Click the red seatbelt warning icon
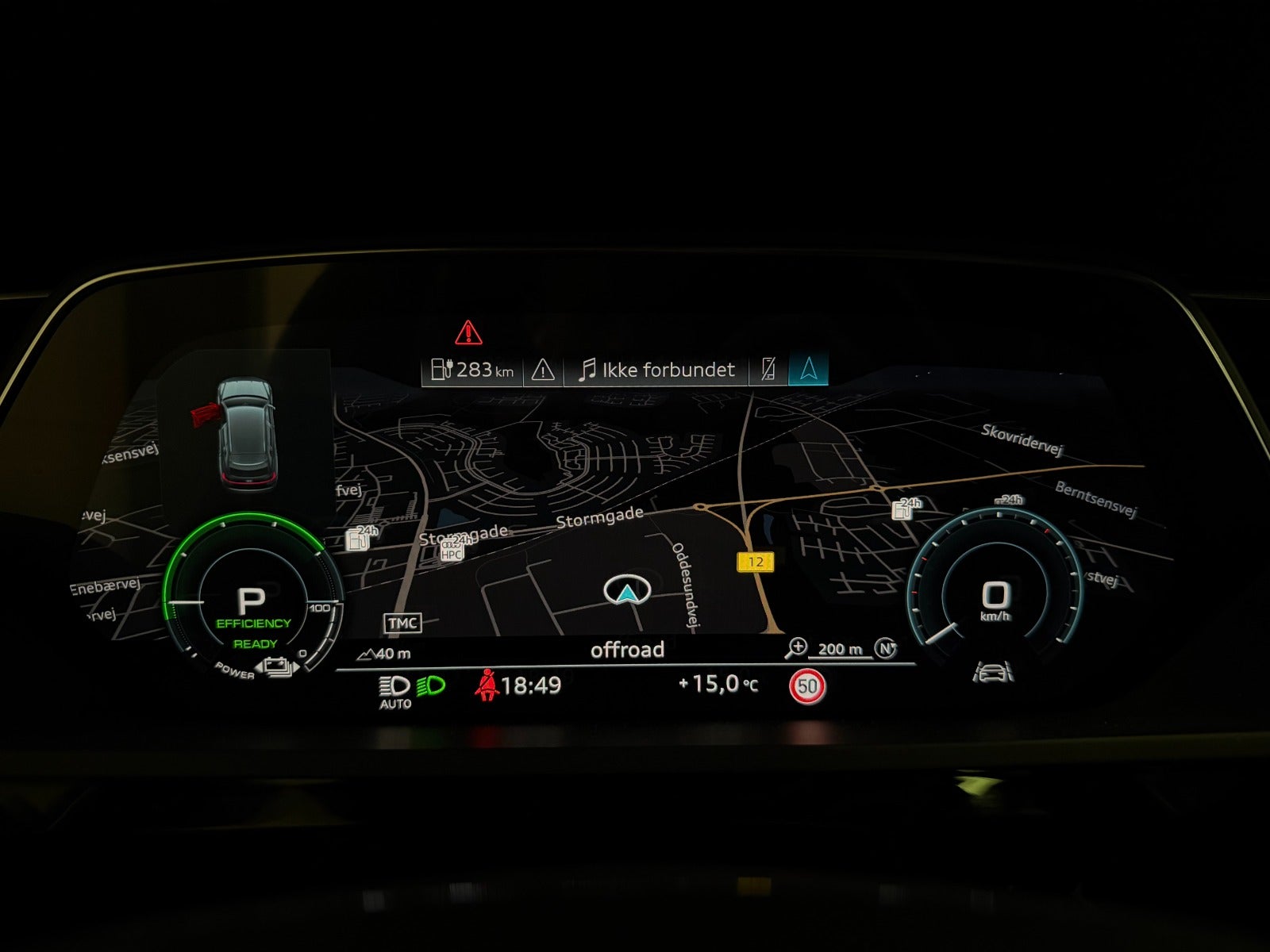The height and width of the screenshot is (952, 1270). pyautogui.click(x=486, y=685)
